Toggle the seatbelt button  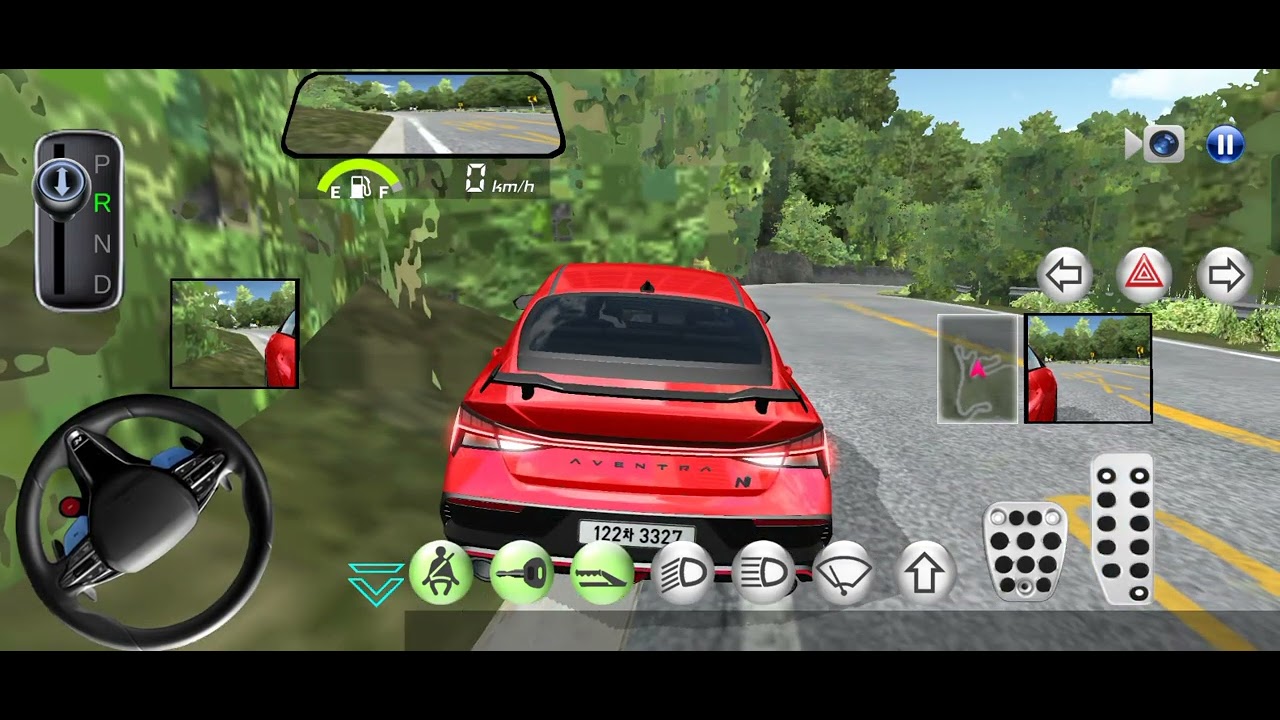pyautogui.click(x=440, y=573)
